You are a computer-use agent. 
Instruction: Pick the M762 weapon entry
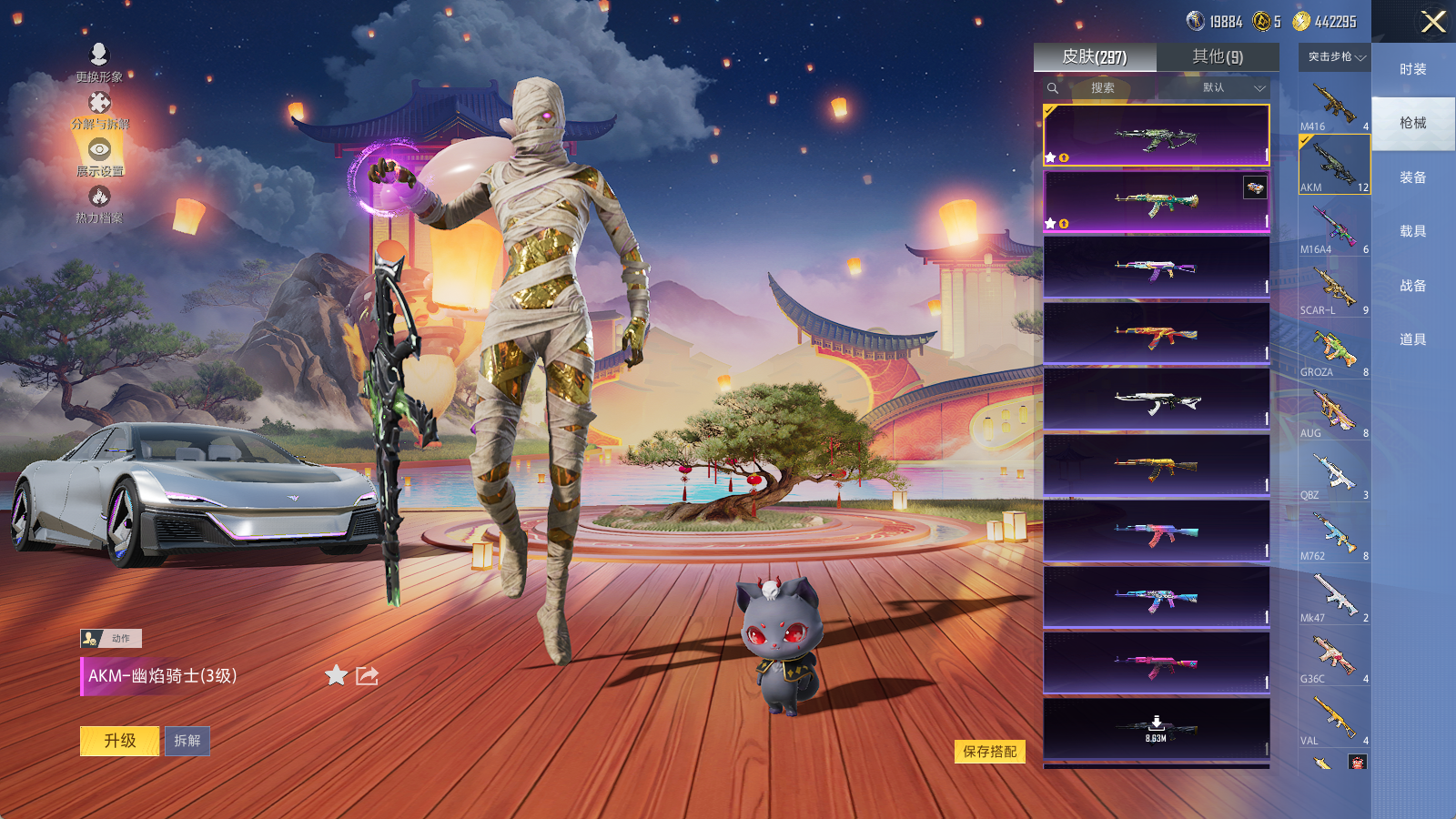(x=1334, y=535)
